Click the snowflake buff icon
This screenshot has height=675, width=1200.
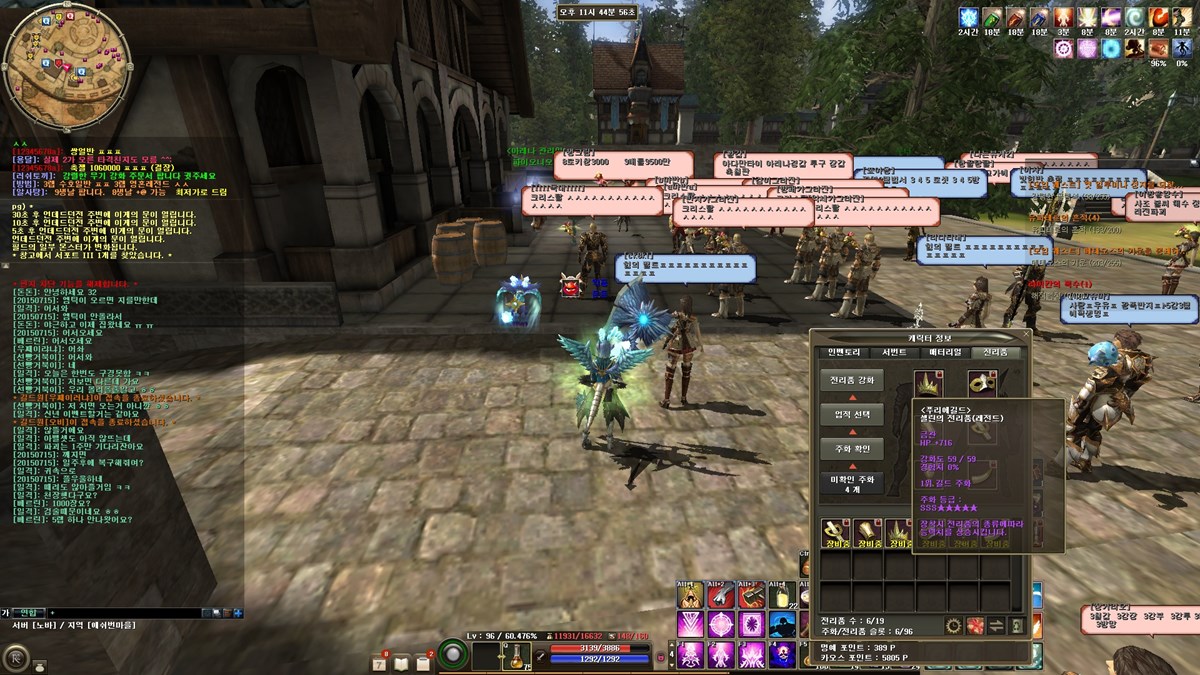(967, 17)
